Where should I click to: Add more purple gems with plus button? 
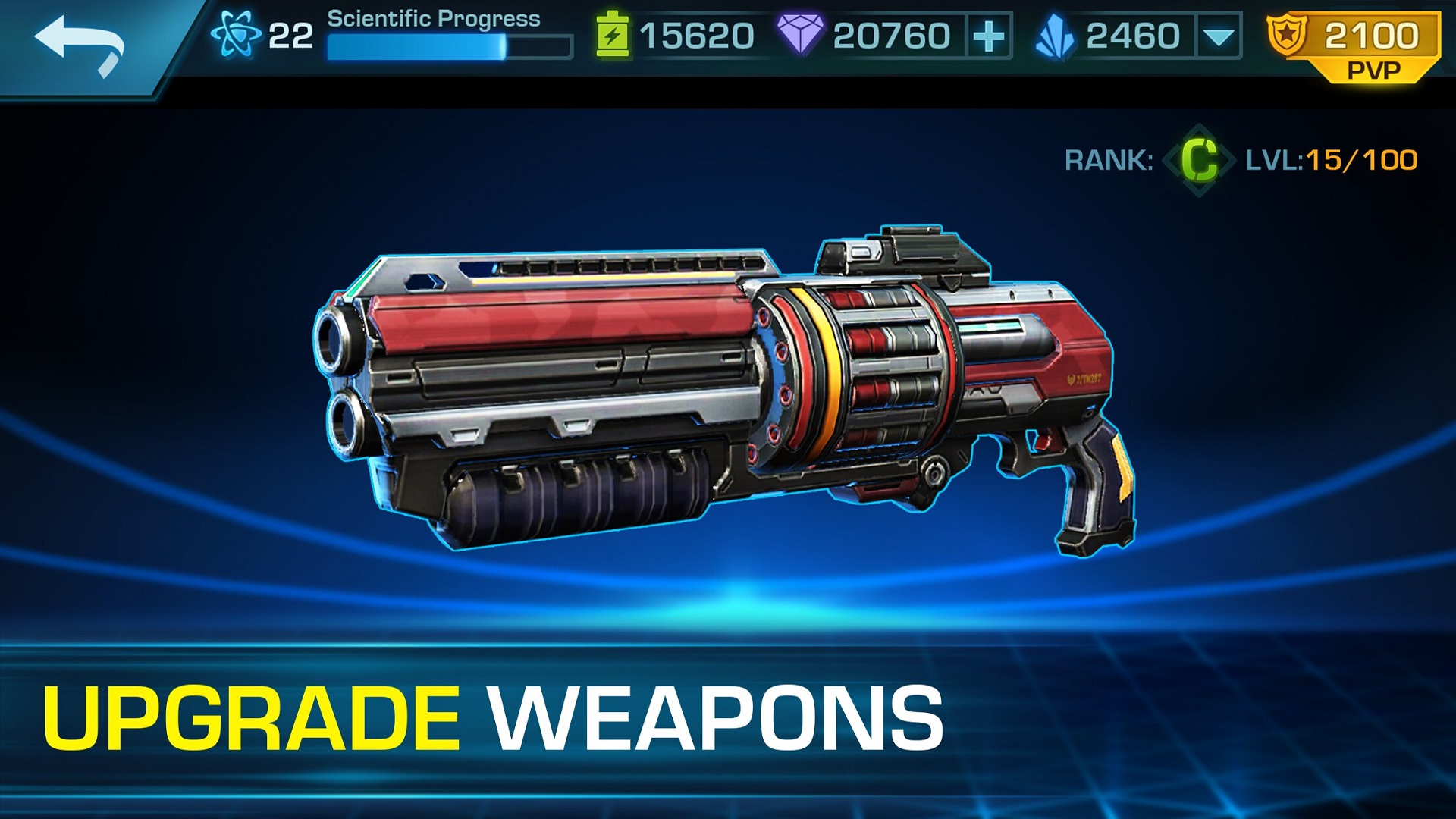coord(989,36)
